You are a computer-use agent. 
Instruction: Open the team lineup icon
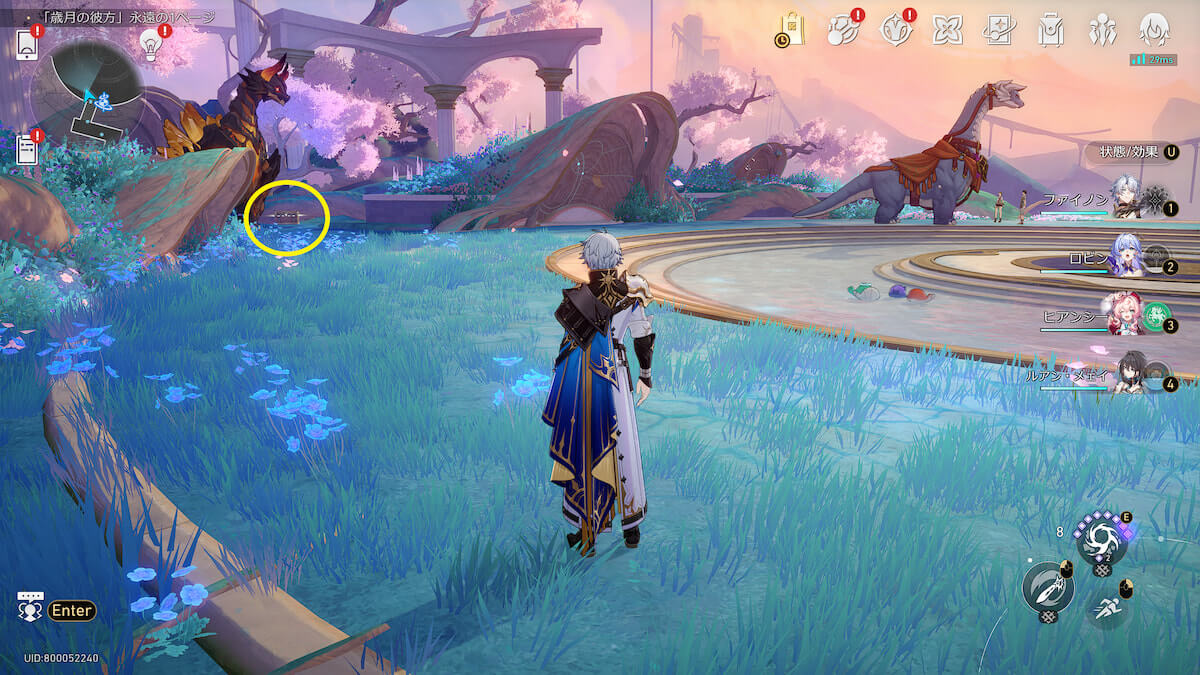(x=1102, y=31)
